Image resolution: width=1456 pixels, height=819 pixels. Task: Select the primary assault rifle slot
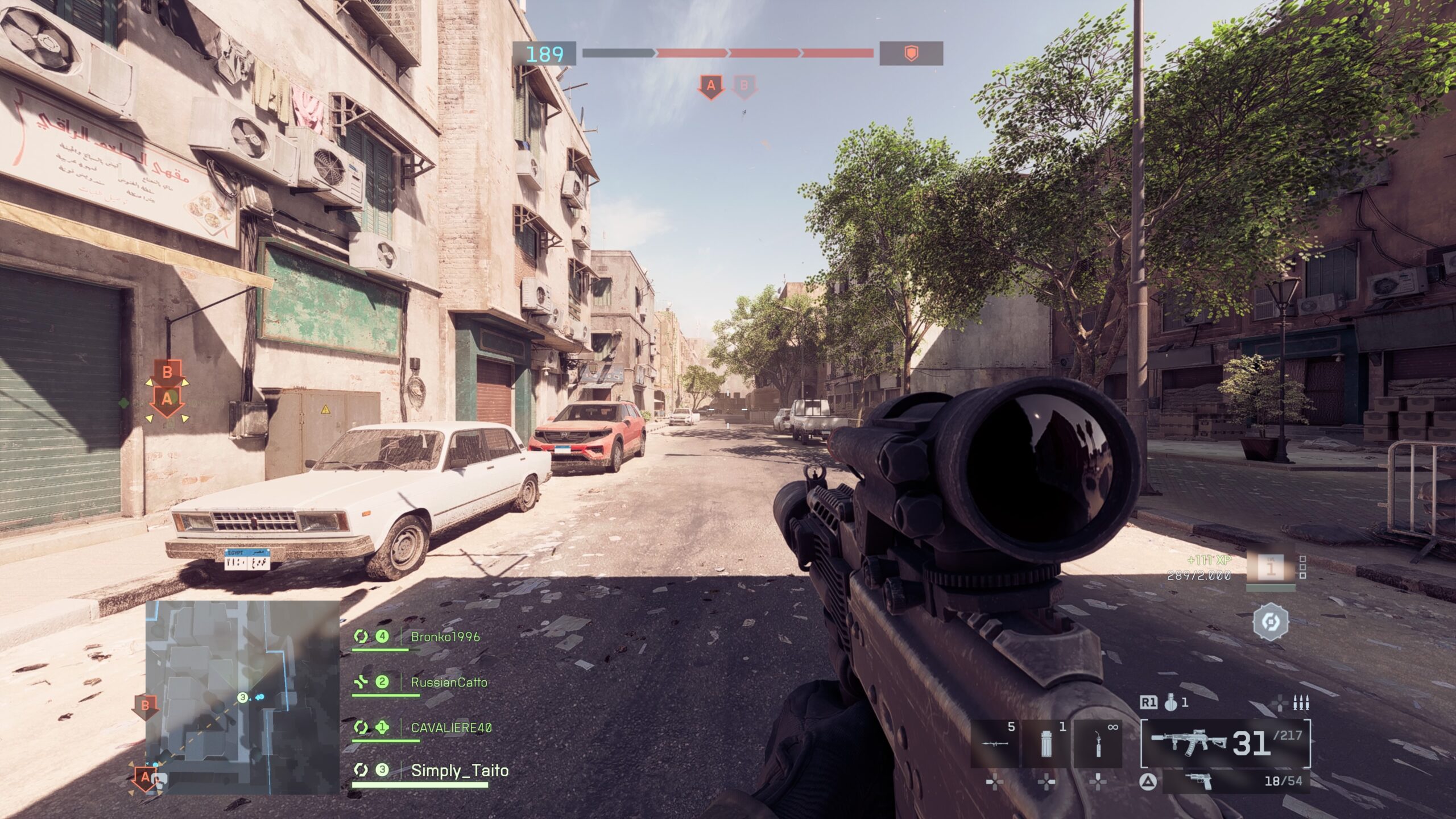(1225, 743)
